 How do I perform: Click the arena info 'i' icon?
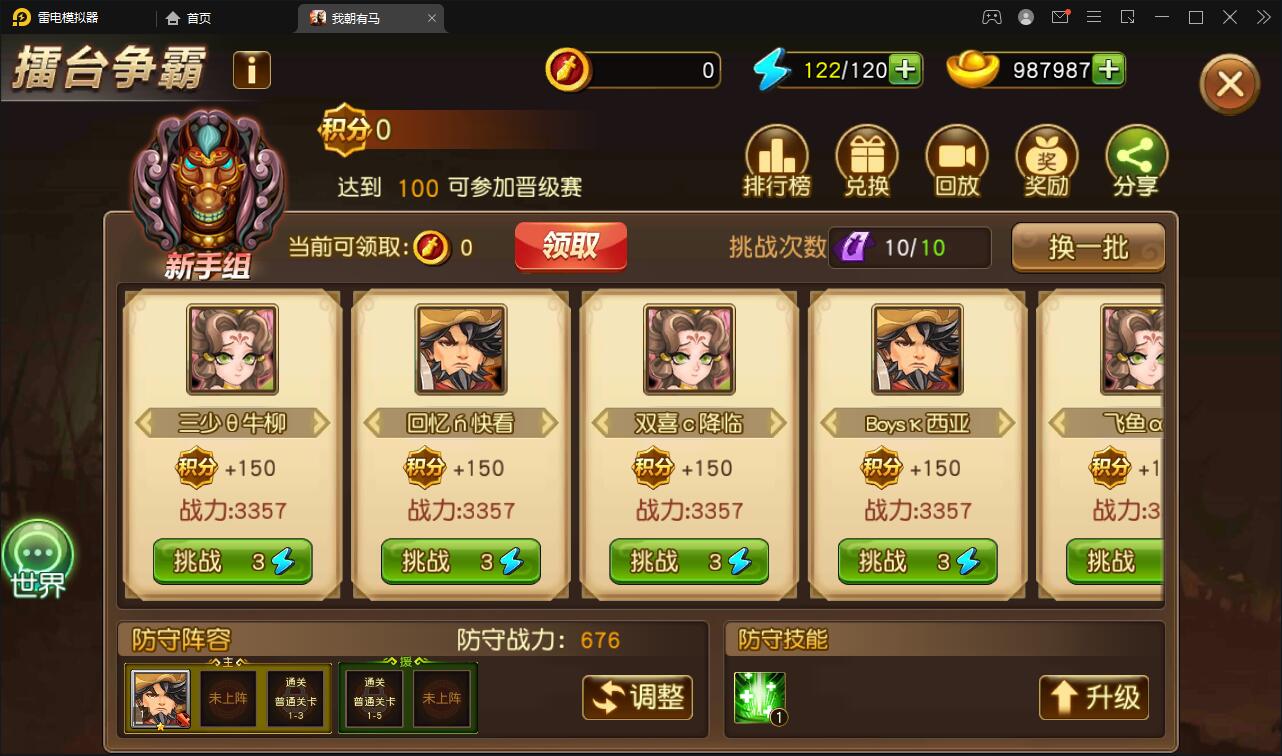[251, 70]
